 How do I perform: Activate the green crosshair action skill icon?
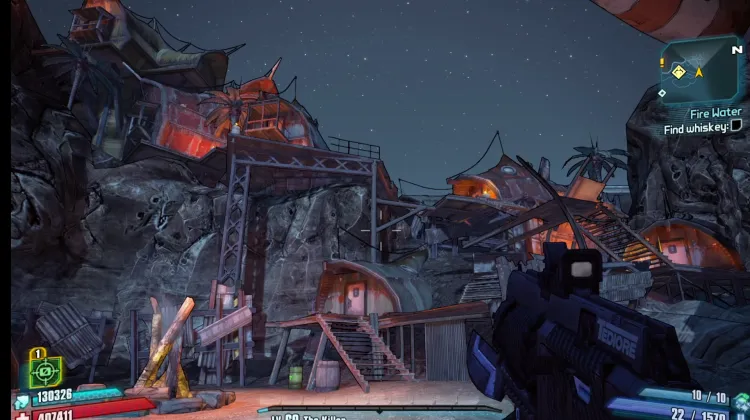click(x=44, y=371)
